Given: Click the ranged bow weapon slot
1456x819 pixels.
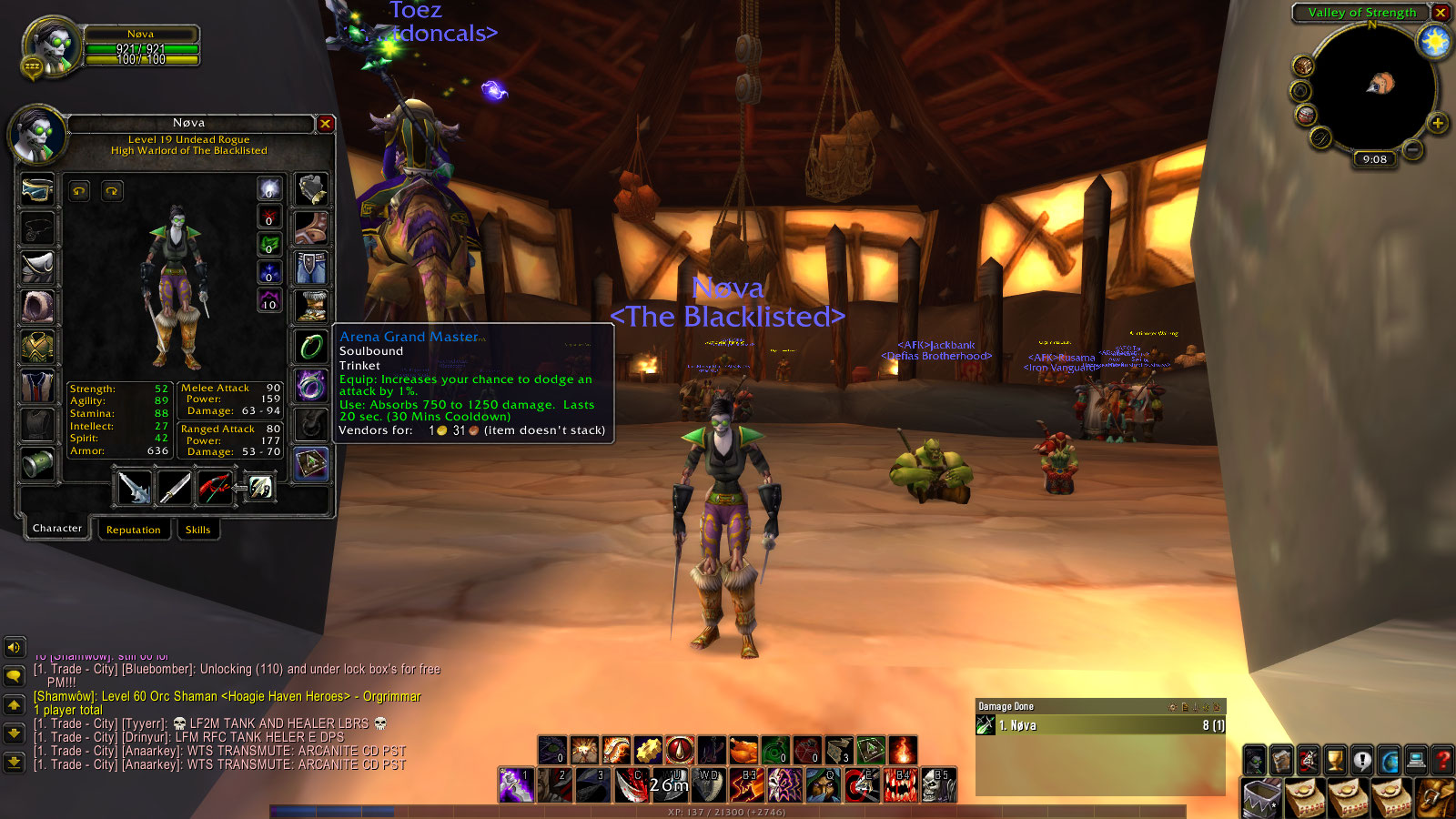Looking at the screenshot, I should pyautogui.click(x=215, y=488).
